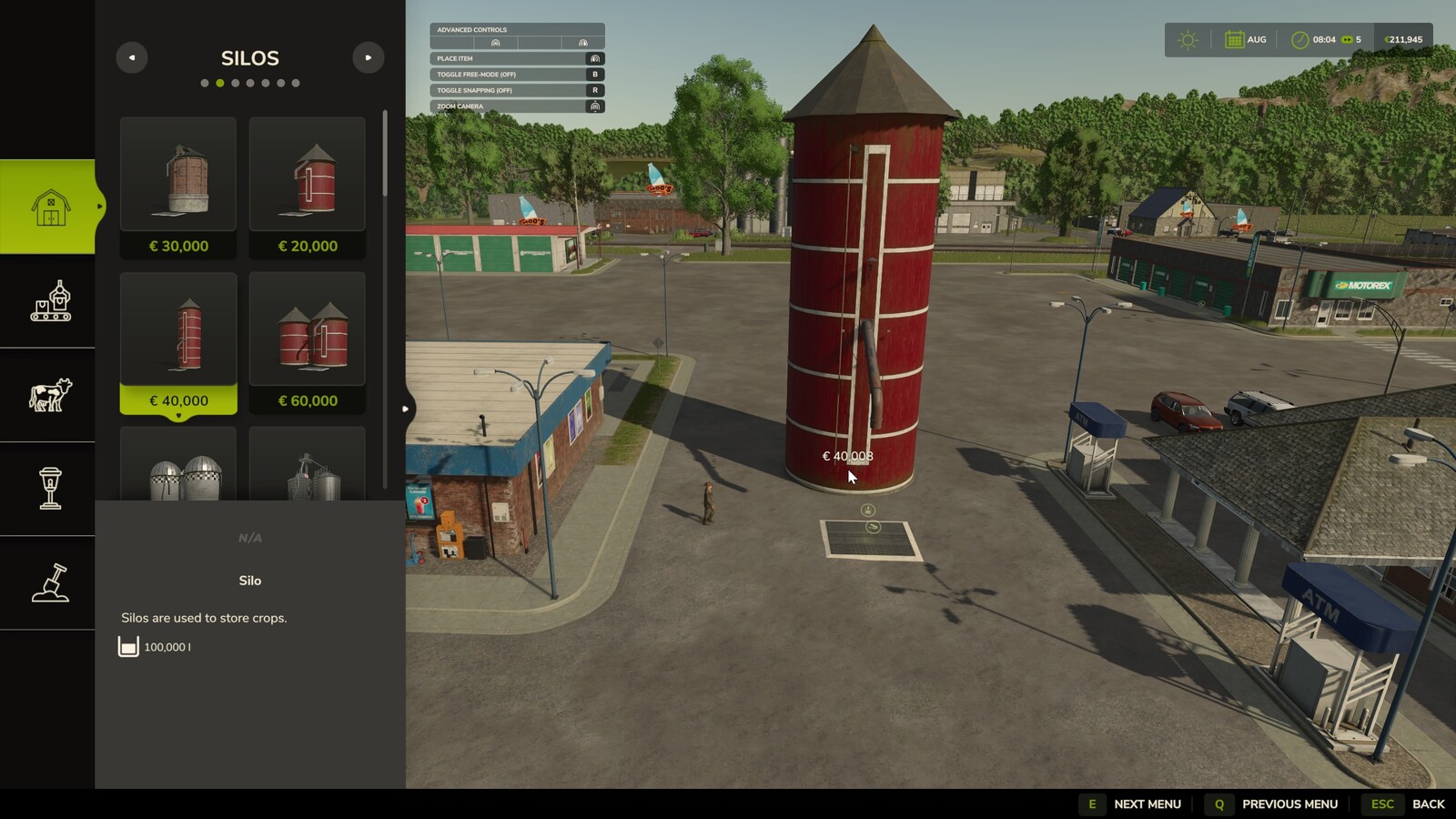Image resolution: width=1456 pixels, height=819 pixels.
Task: Switch to the decoration lamp category
Action: [x=49, y=489]
